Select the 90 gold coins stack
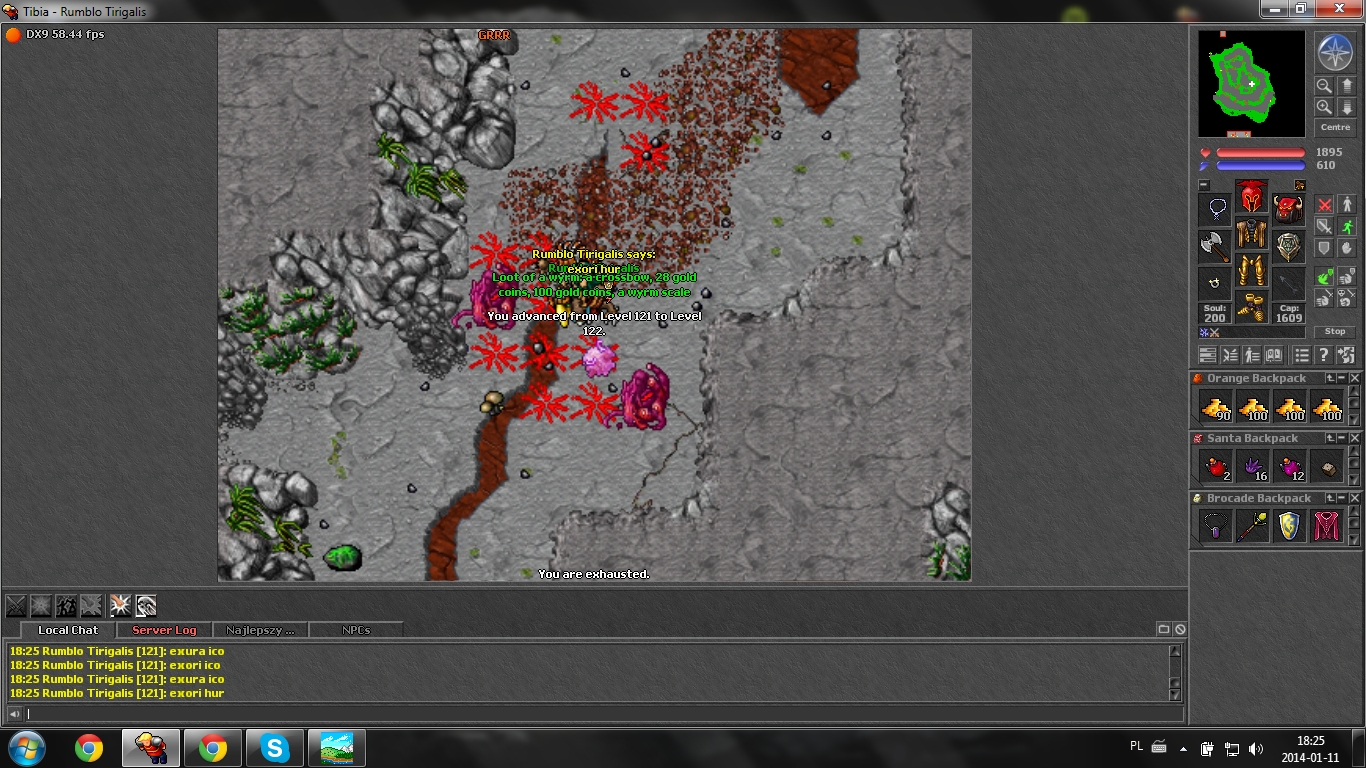Screen dimensions: 1366x768 1216,406
